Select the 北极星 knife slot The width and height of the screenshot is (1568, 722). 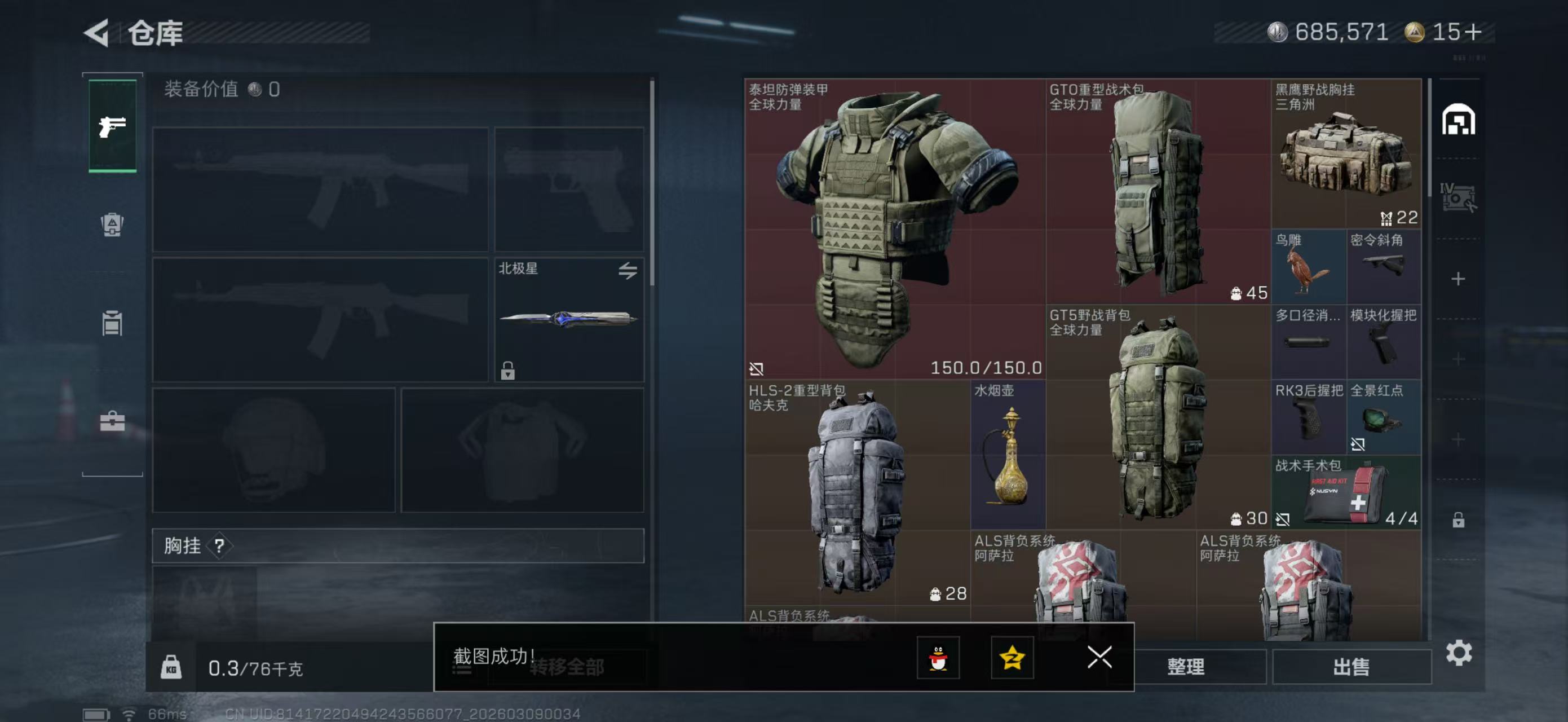568,319
